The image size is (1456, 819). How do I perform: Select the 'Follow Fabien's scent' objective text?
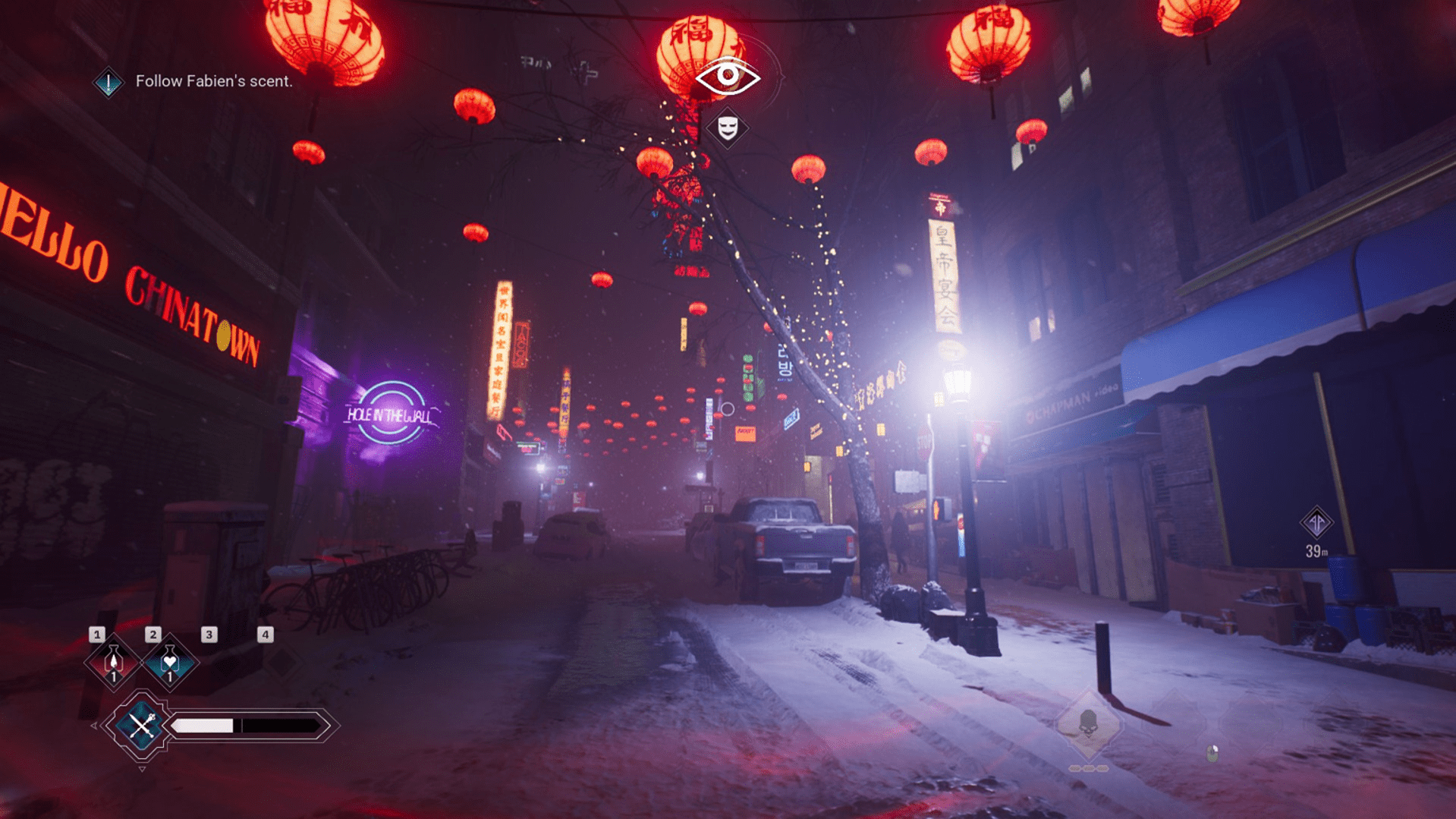(214, 81)
